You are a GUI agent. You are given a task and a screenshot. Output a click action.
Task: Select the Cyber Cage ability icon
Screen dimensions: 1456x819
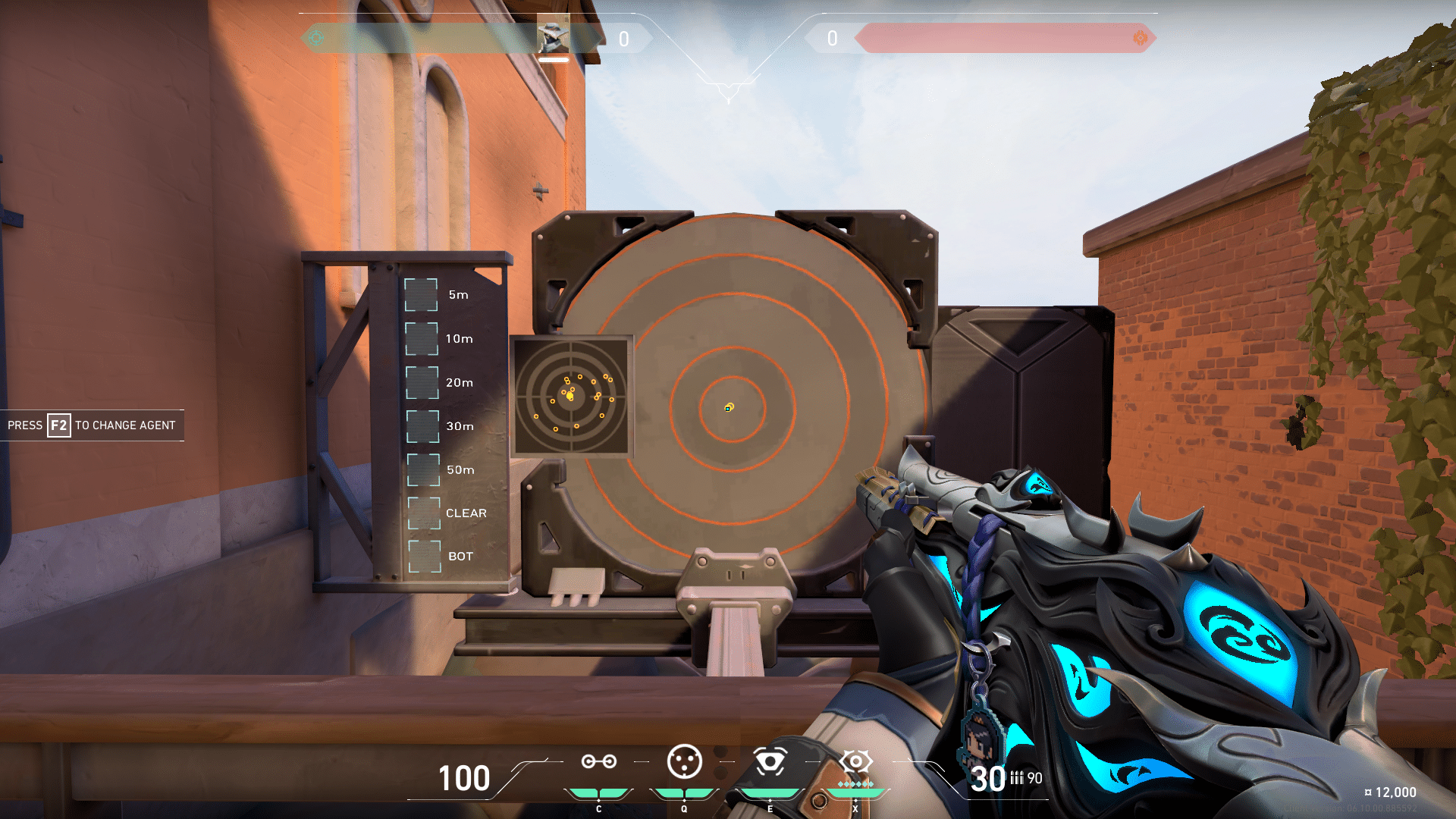coord(686,762)
